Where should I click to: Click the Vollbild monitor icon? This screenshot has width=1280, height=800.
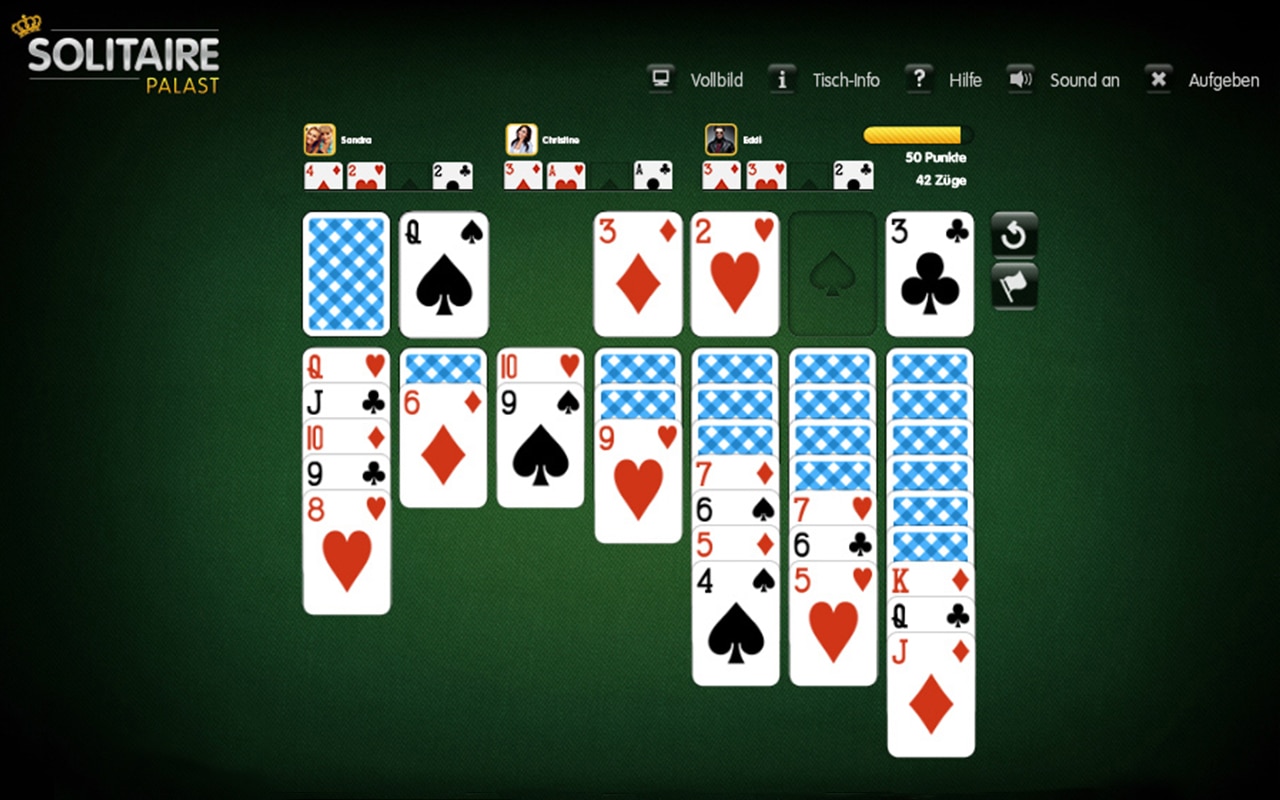(x=660, y=78)
